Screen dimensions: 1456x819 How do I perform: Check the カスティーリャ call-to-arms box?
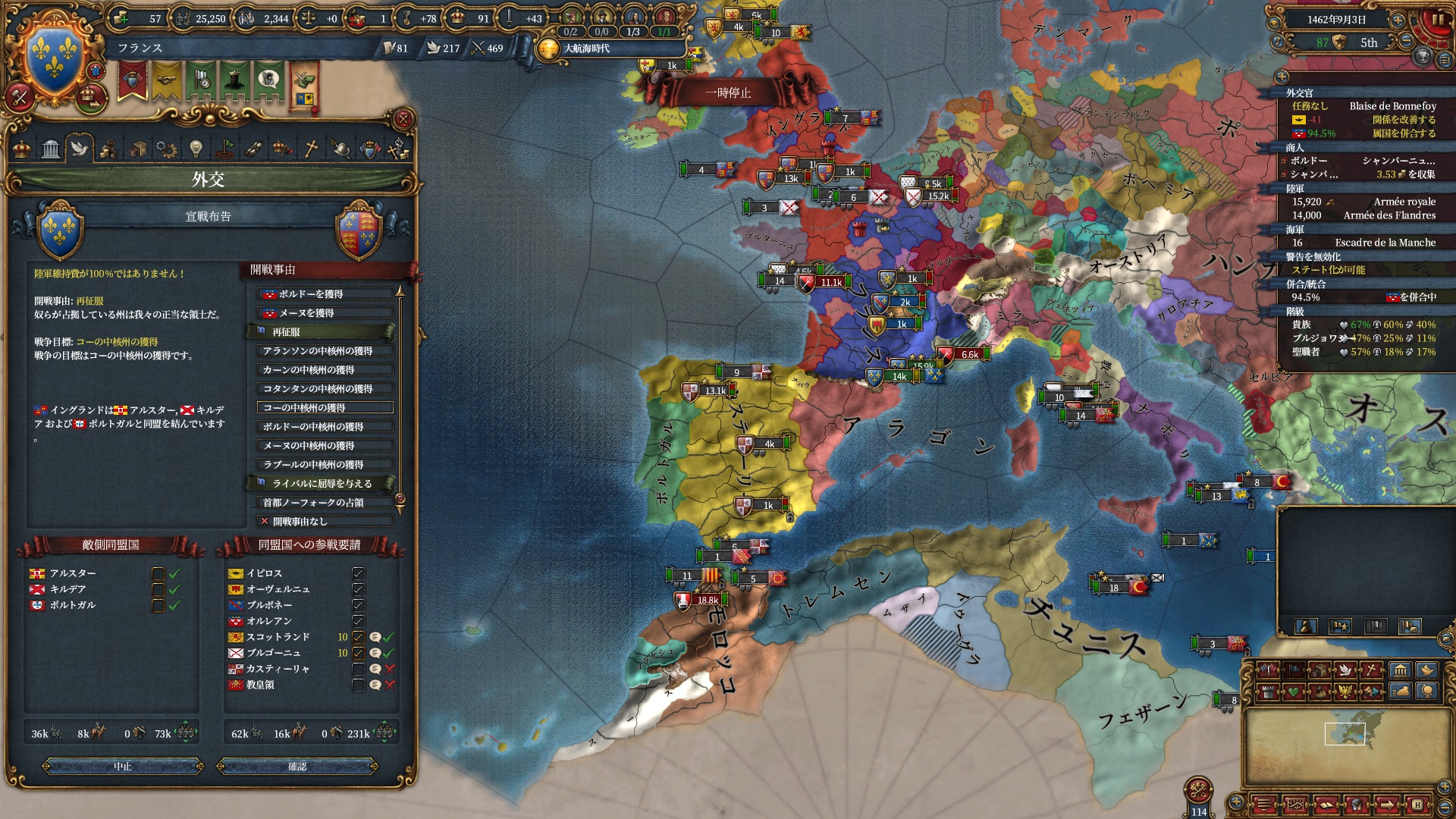(x=359, y=669)
